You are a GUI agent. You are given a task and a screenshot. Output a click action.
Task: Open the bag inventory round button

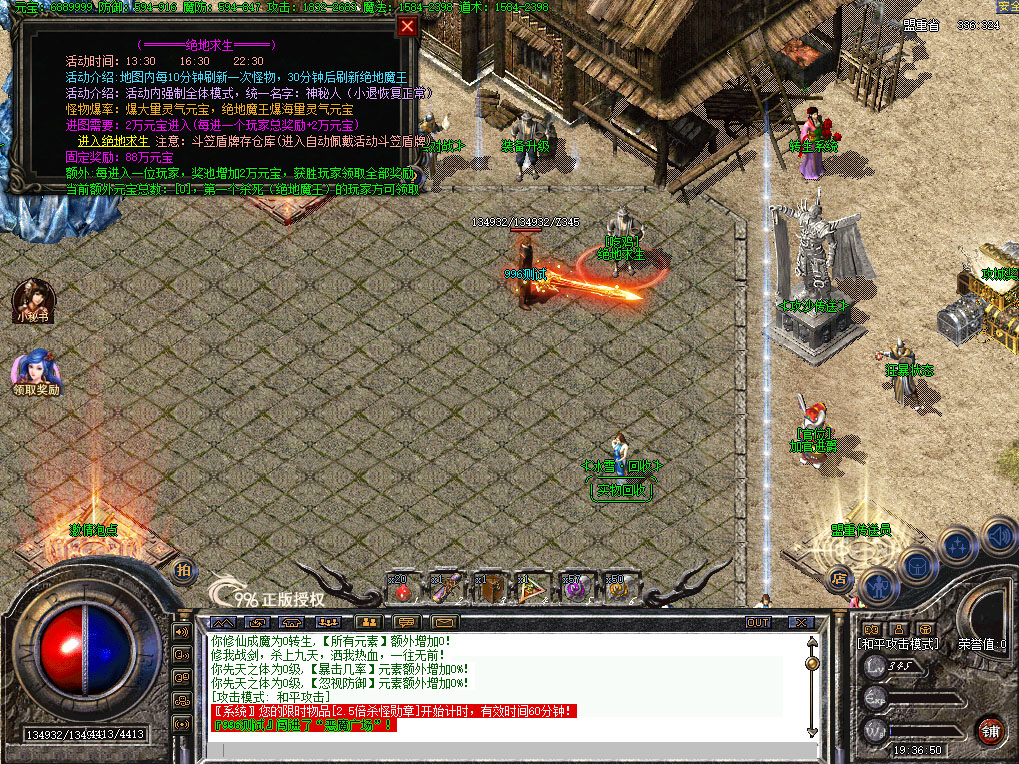coord(918,566)
